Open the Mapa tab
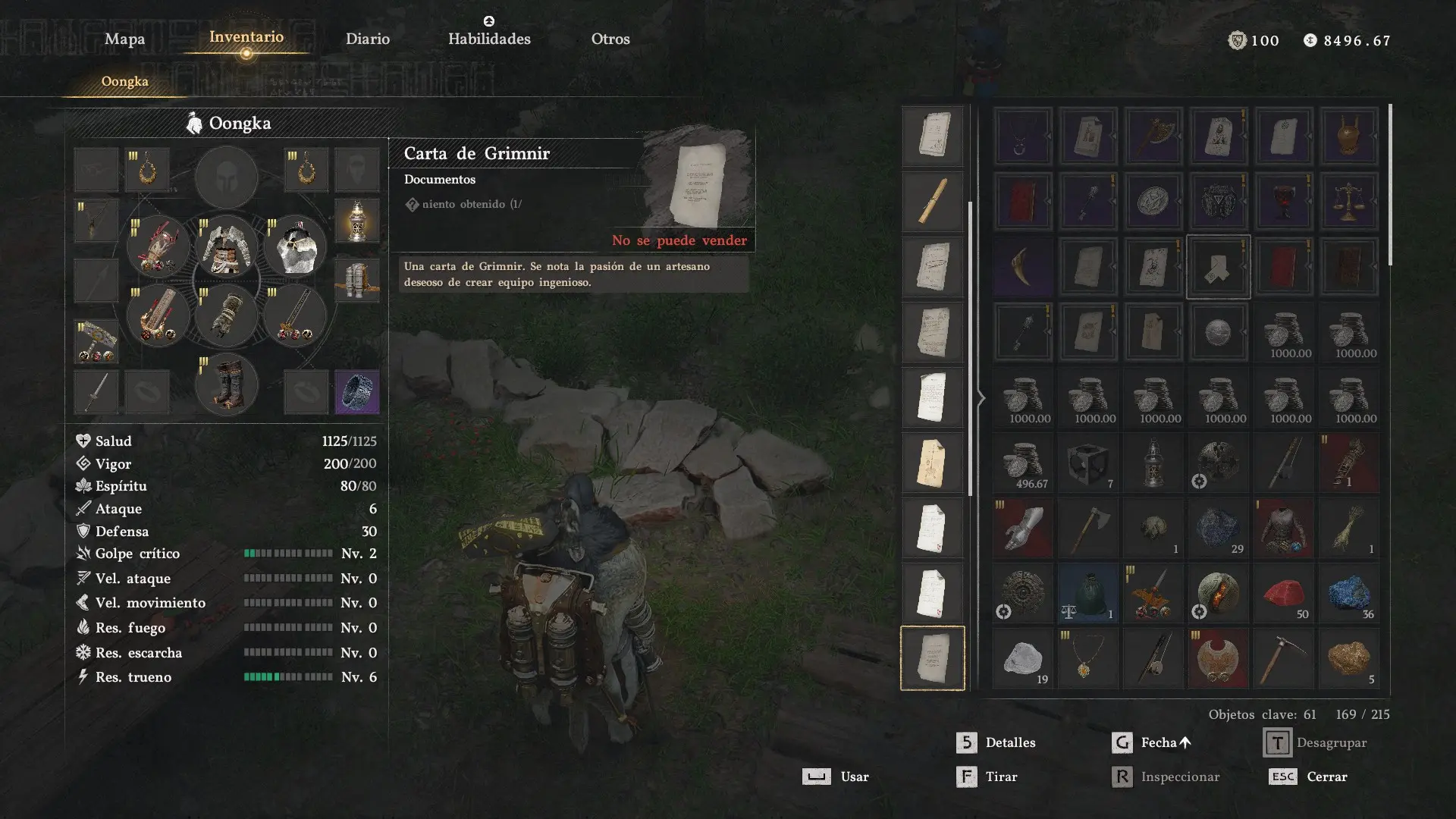 [x=124, y=39]
